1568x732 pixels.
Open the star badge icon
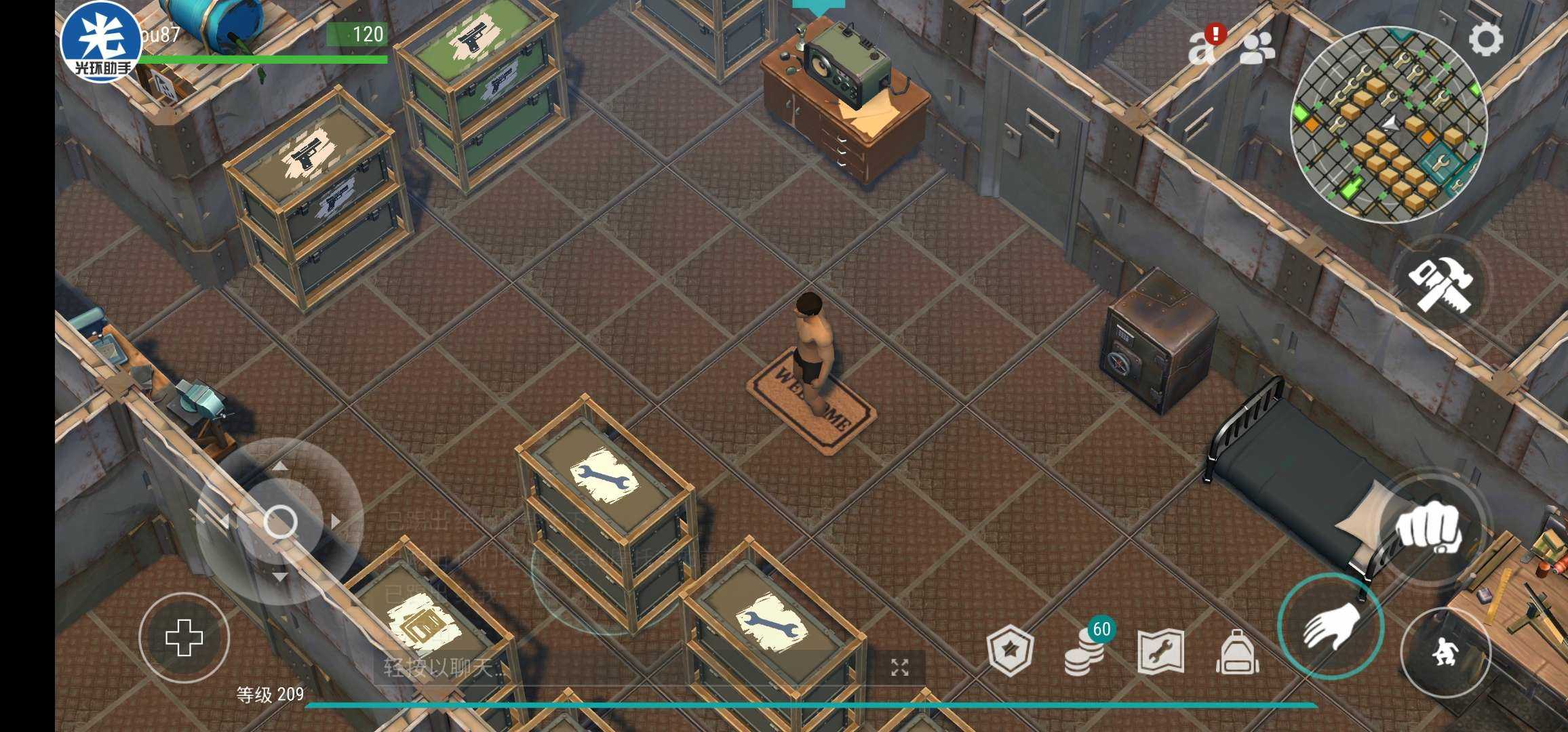(x=1011, y=652)
